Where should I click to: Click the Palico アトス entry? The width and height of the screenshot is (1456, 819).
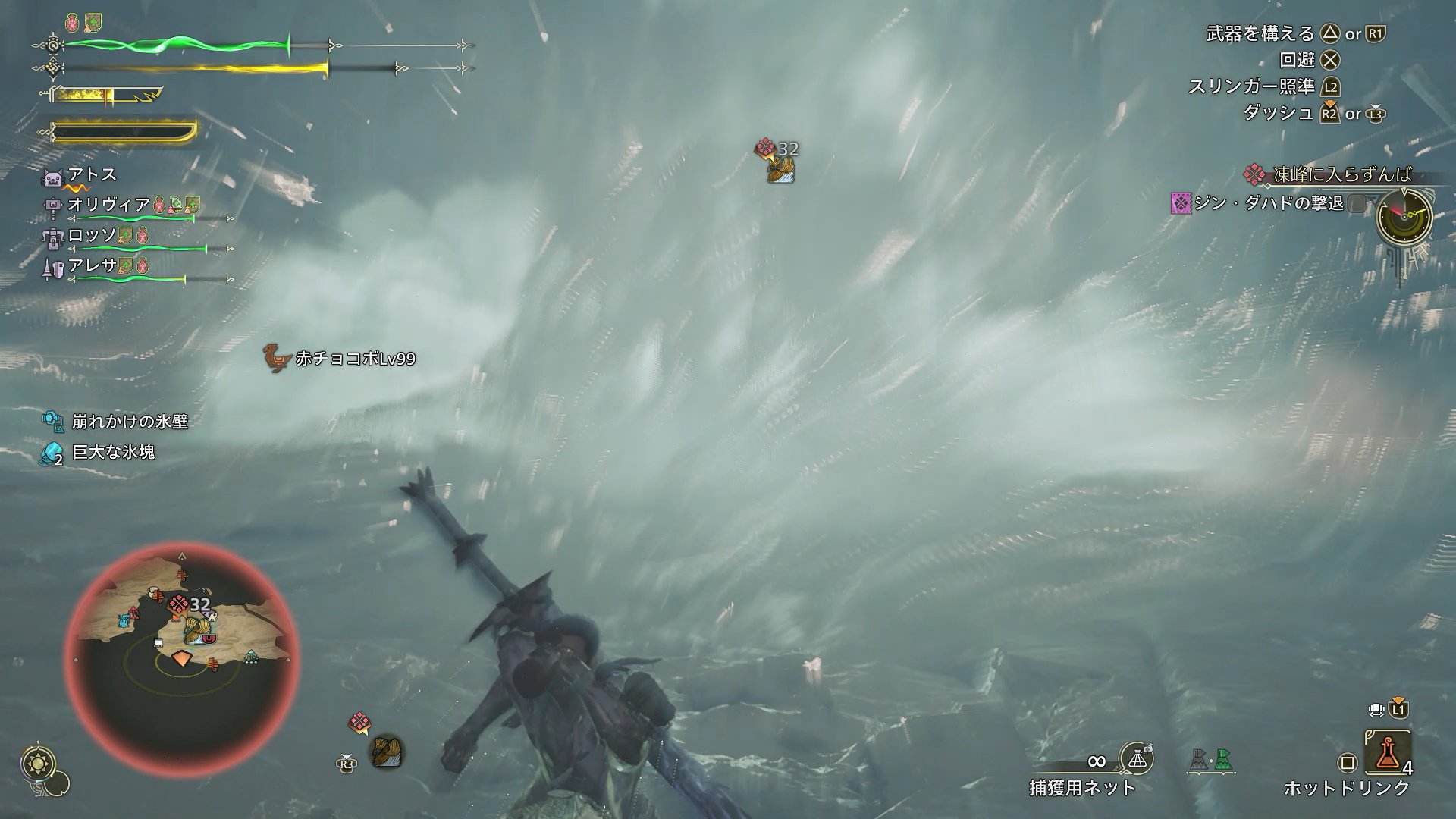click(x=93, y=175)
